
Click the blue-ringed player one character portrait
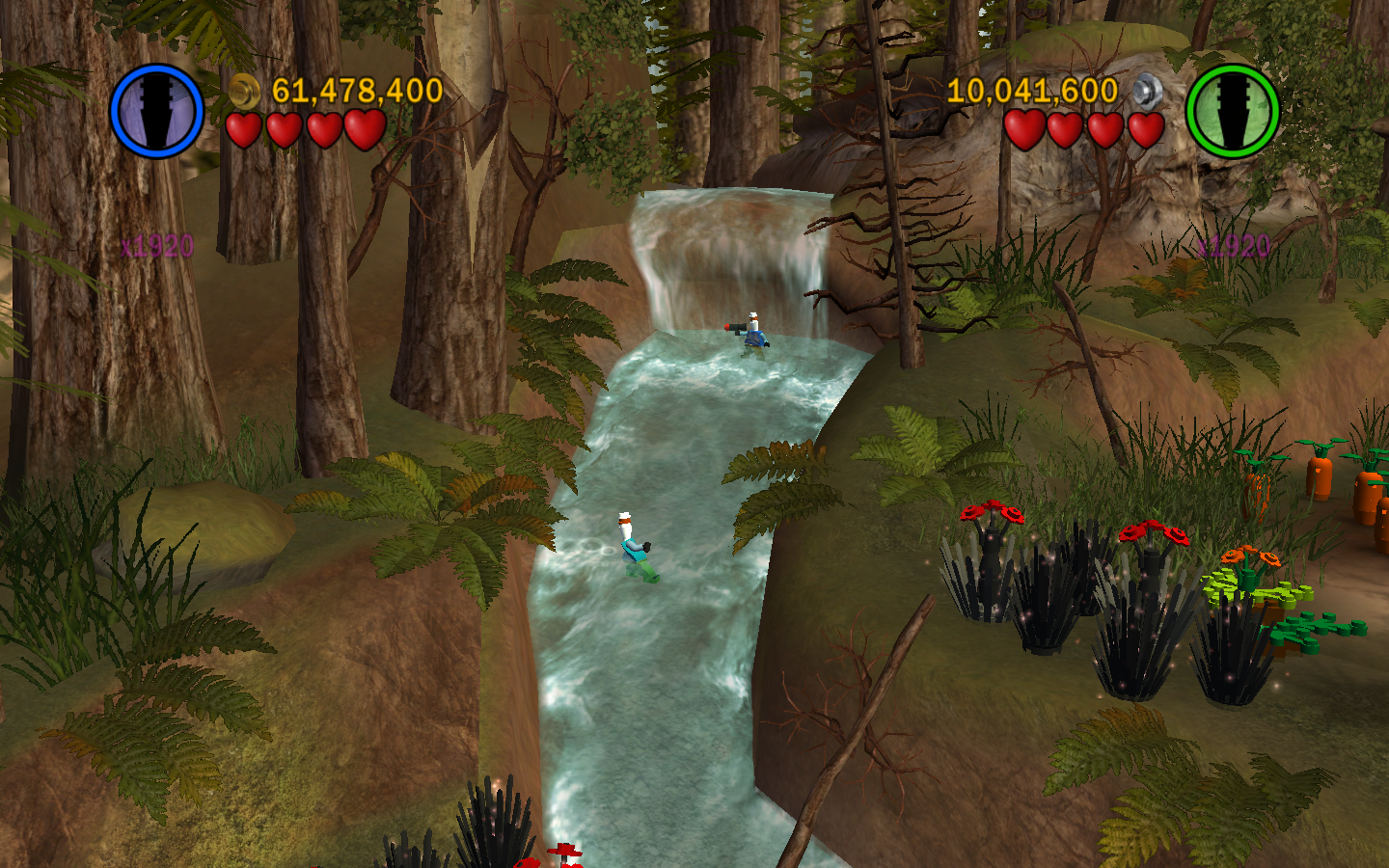pyautogui.click(x=156, y=111)
